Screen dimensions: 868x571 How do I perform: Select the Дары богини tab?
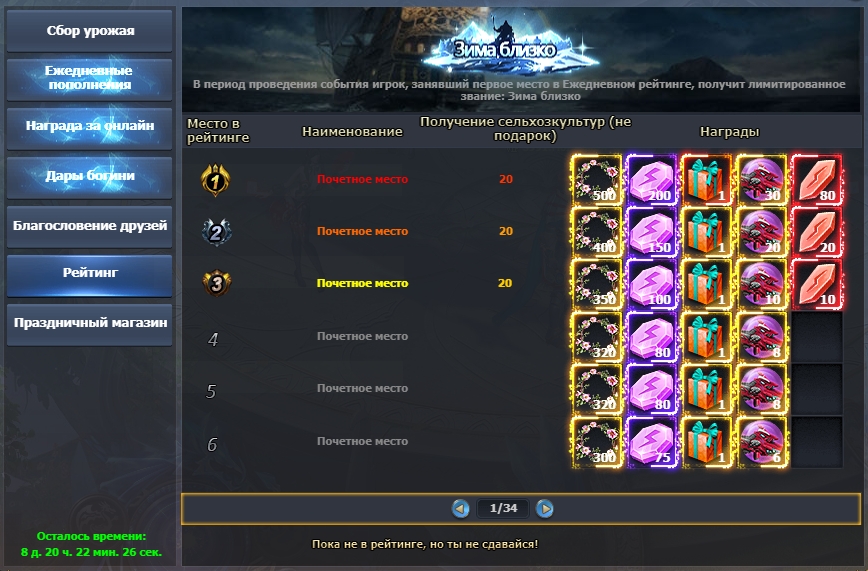point(90,176)
